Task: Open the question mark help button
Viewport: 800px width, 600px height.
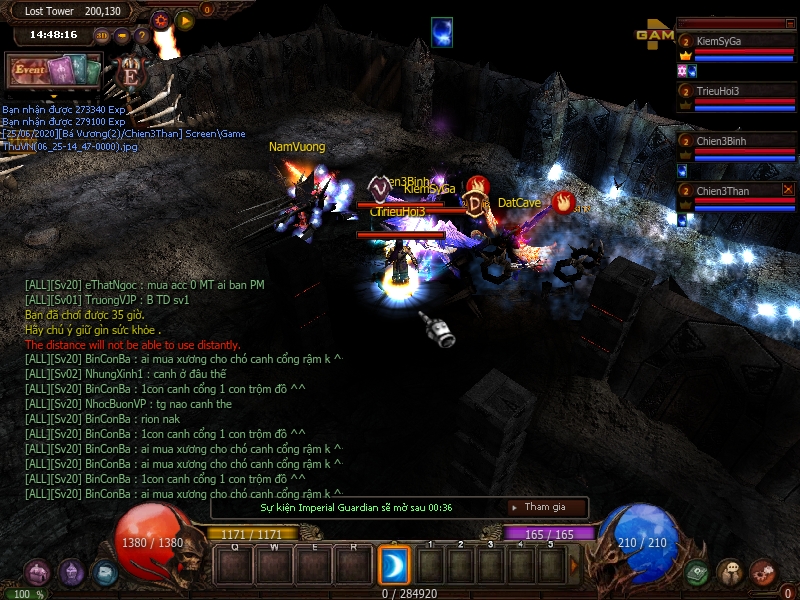Action: (142, 35)
